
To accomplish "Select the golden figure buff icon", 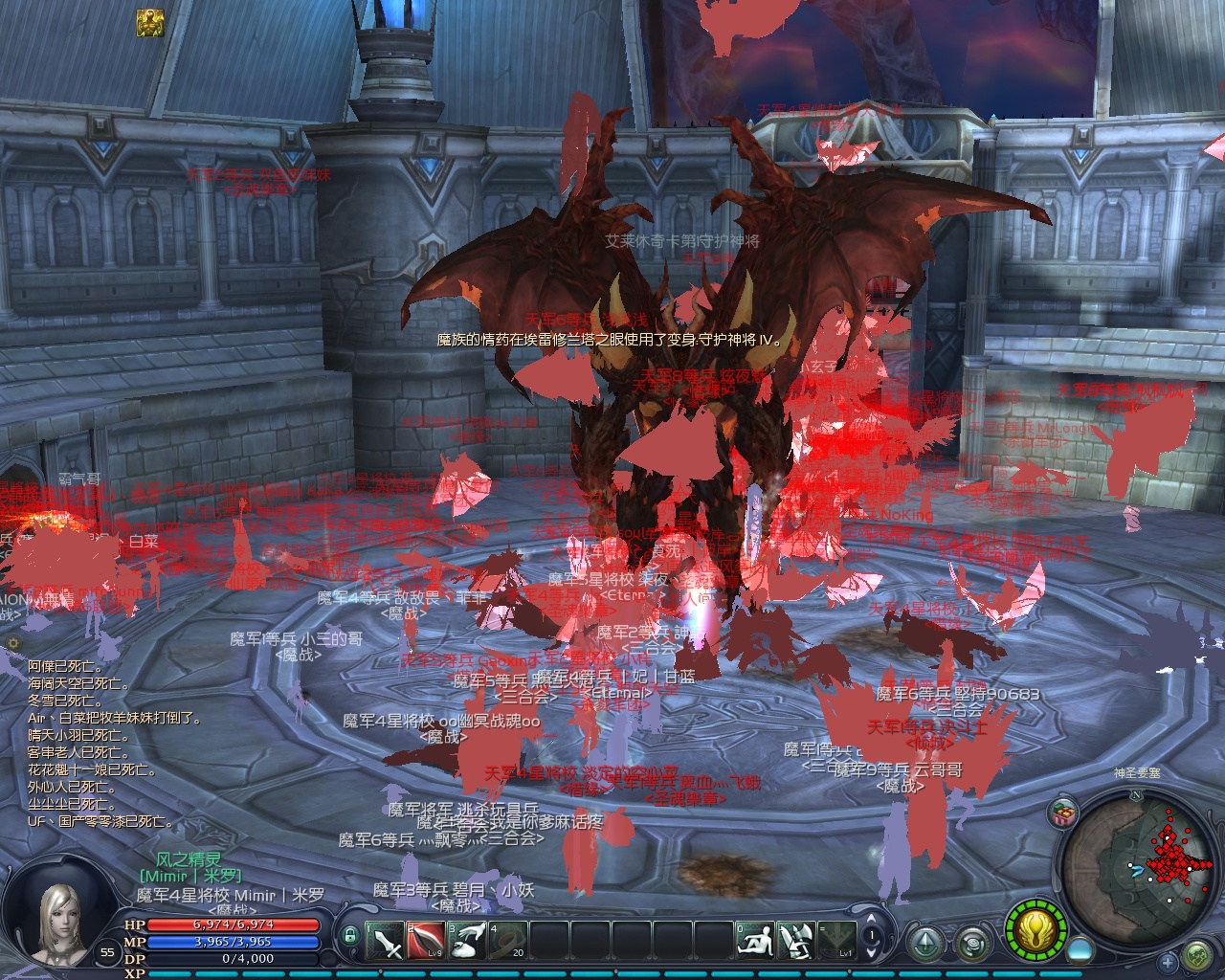I will click(149, 23).
